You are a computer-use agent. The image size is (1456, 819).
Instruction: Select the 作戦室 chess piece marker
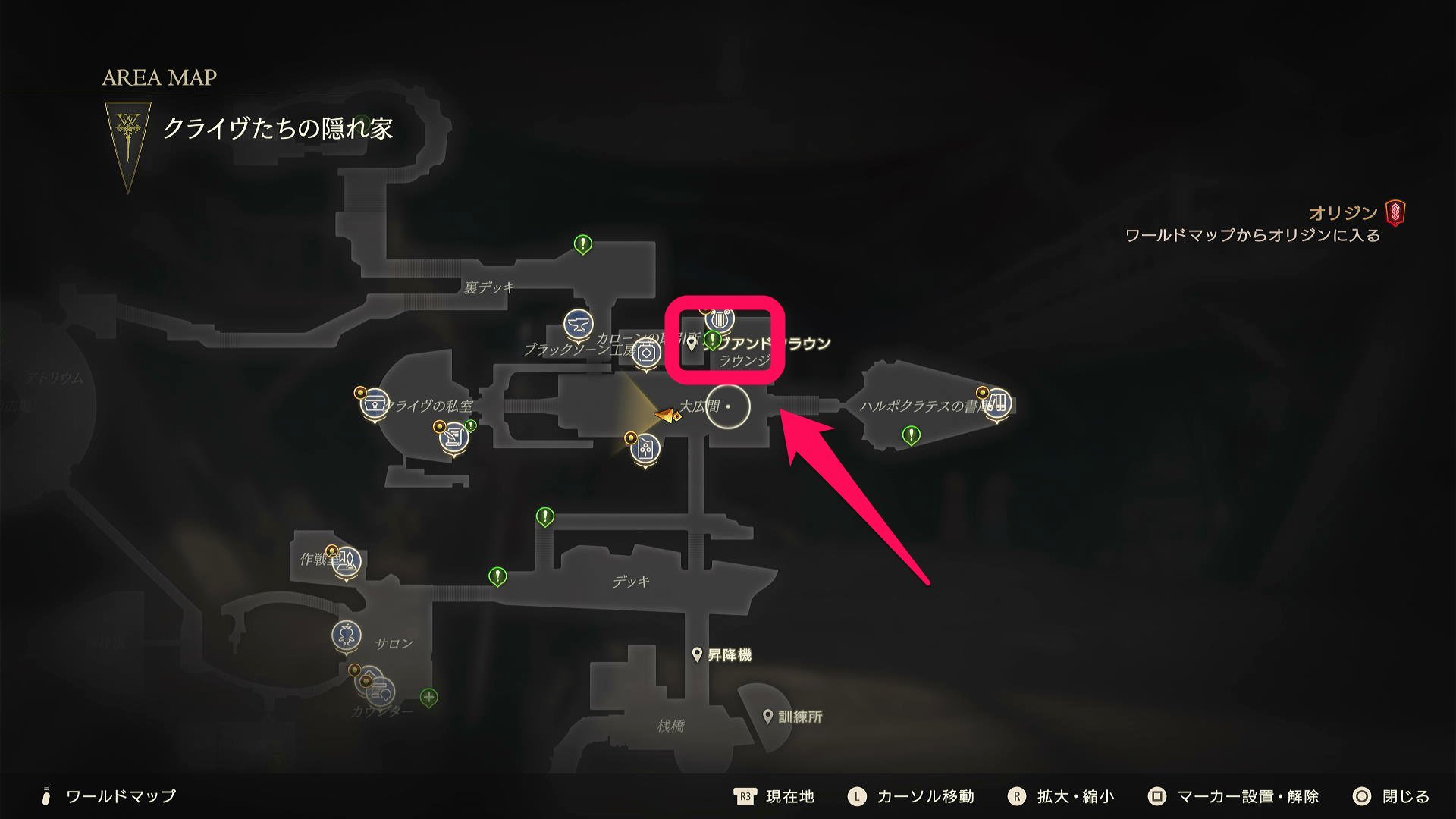pyautogui.click(x=347, y=561)
